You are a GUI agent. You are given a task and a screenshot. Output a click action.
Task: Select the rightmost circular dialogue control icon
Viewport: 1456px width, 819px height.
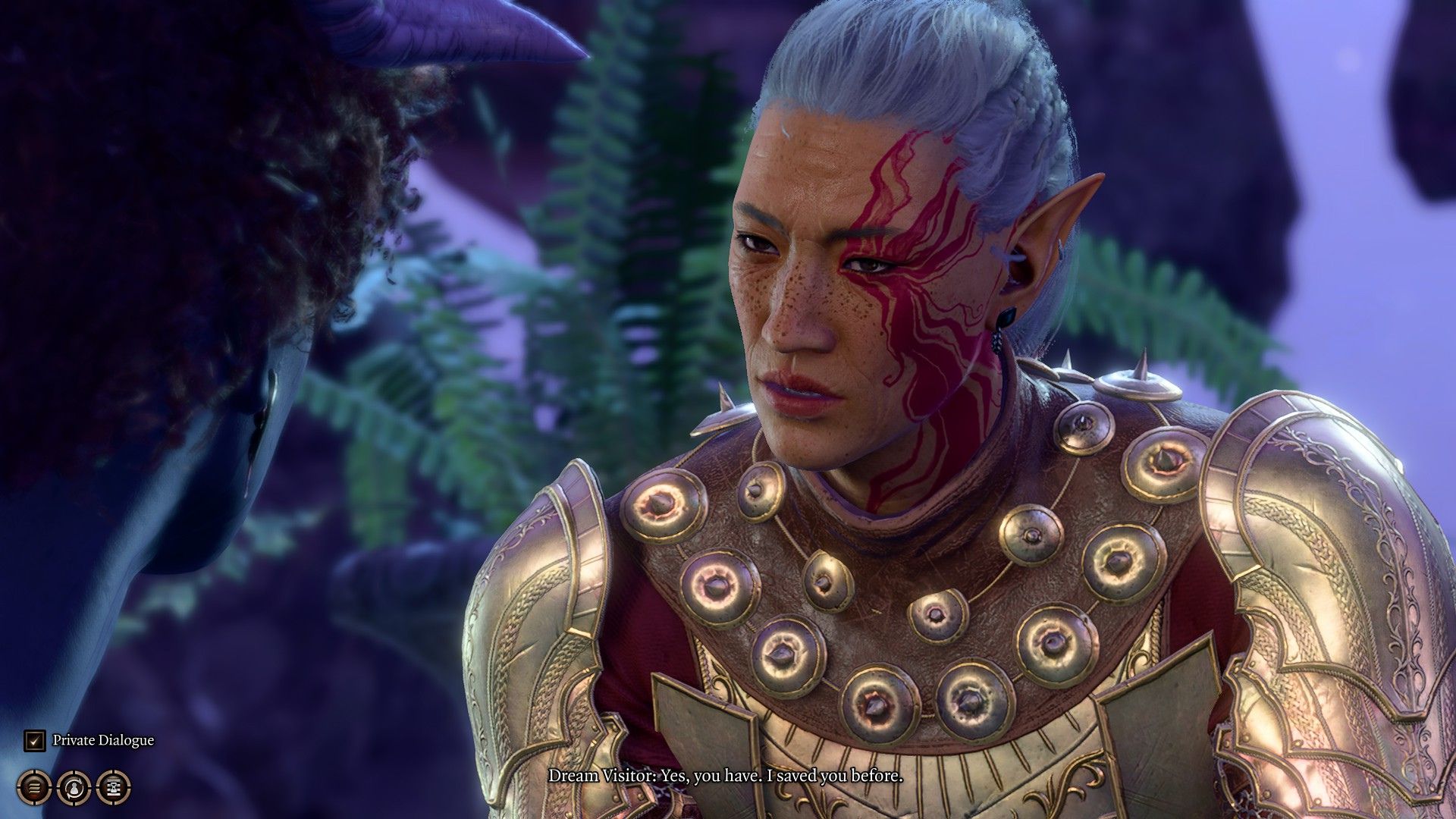pyautogui.click(x=112, y=786)
